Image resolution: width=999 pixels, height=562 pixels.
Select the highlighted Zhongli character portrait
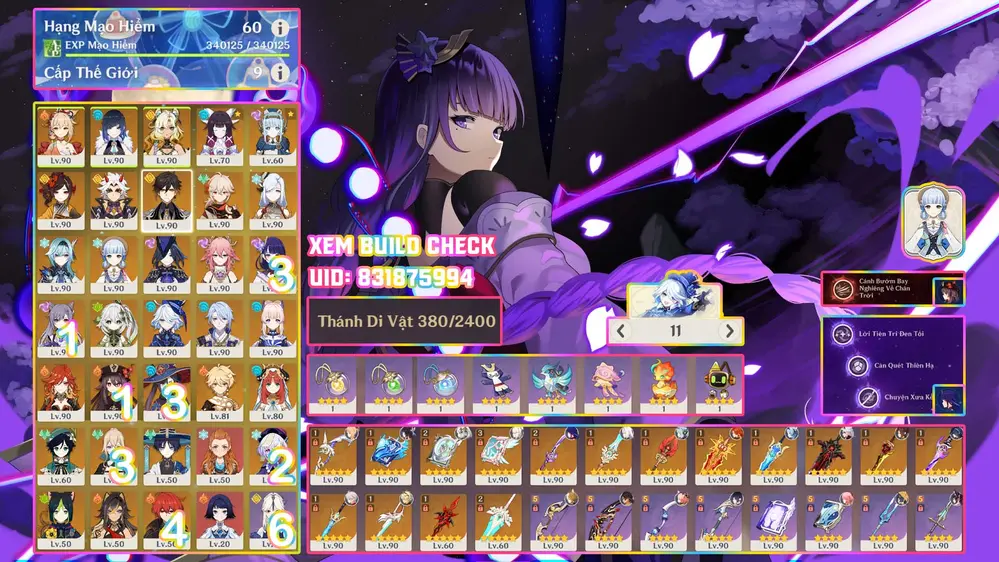tap(165, 199)
